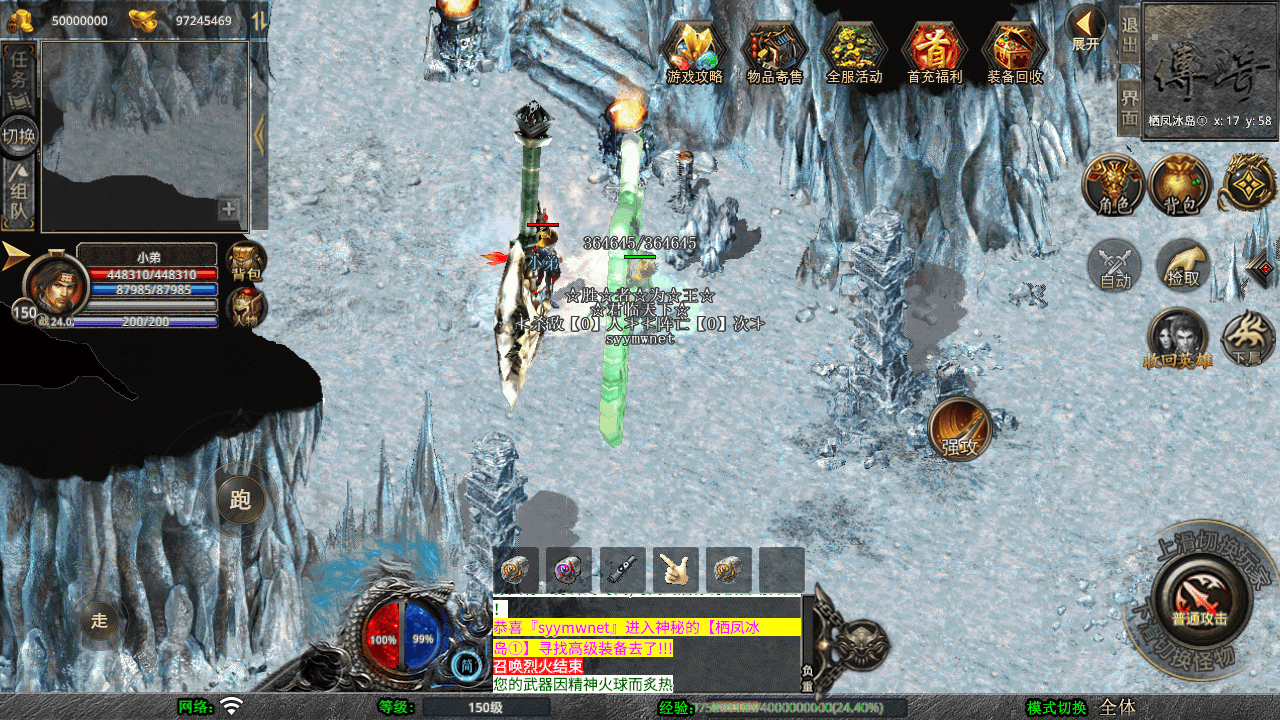
Task: Open the 全服活动 server events
Action: pos(854,52)
